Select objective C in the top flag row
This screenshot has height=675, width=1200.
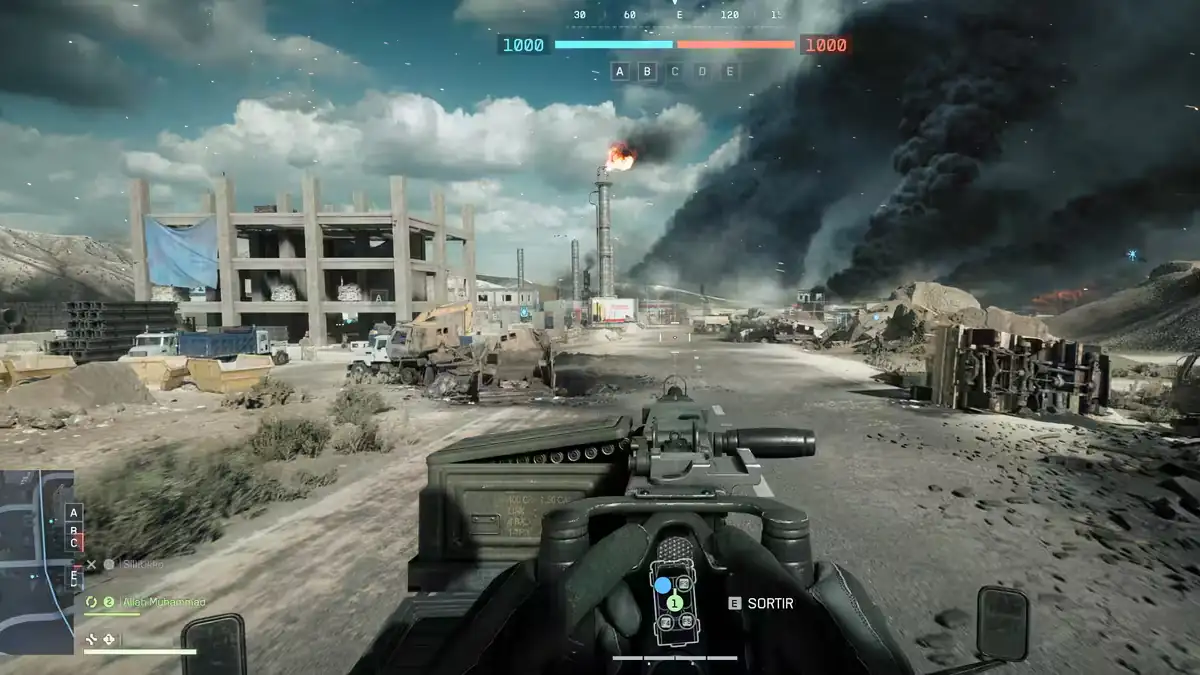coord(675,71)
